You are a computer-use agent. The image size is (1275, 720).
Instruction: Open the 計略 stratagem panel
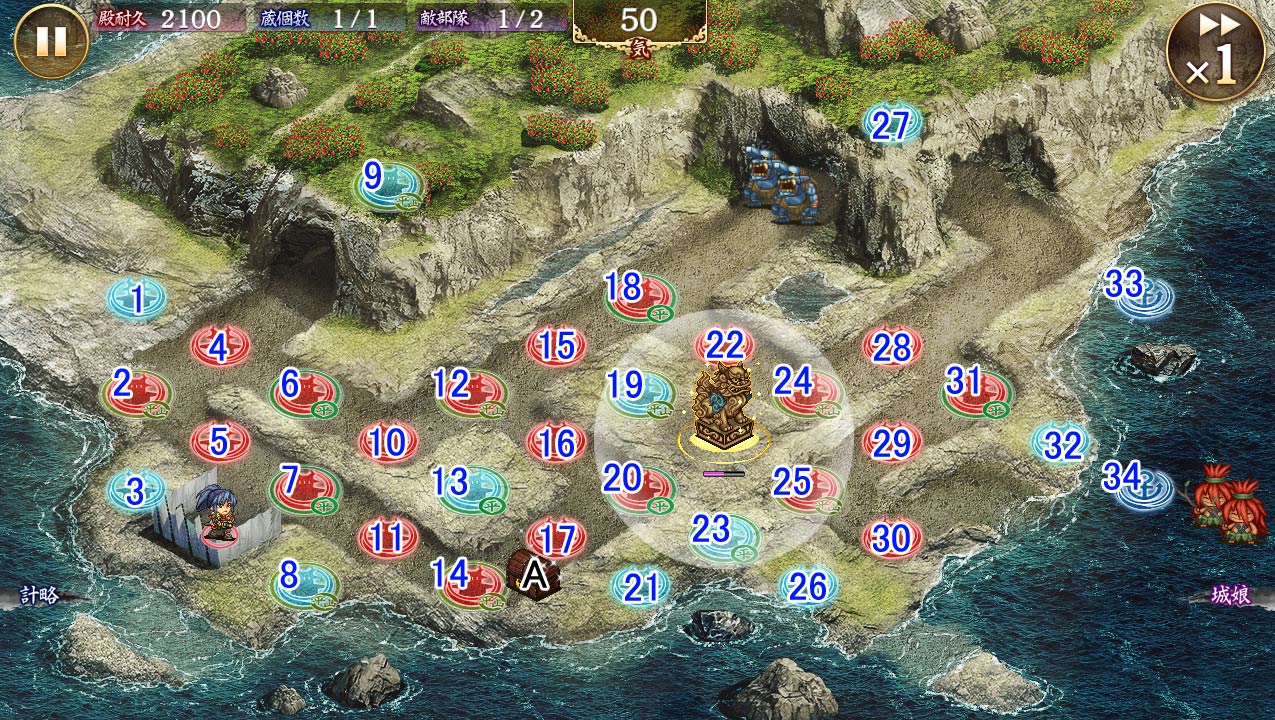(x=40, y=596)
